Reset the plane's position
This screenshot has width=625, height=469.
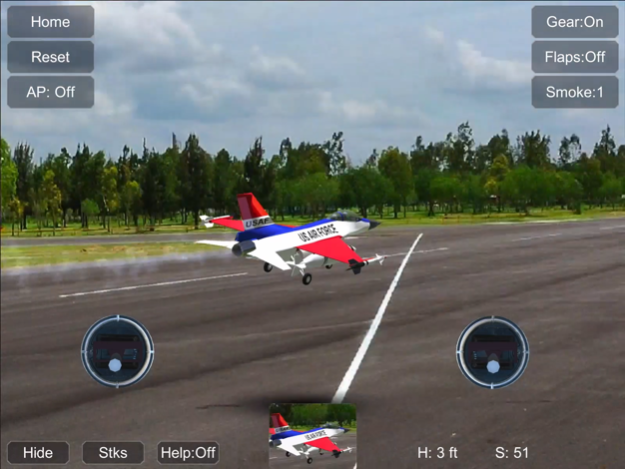(50, 57)
